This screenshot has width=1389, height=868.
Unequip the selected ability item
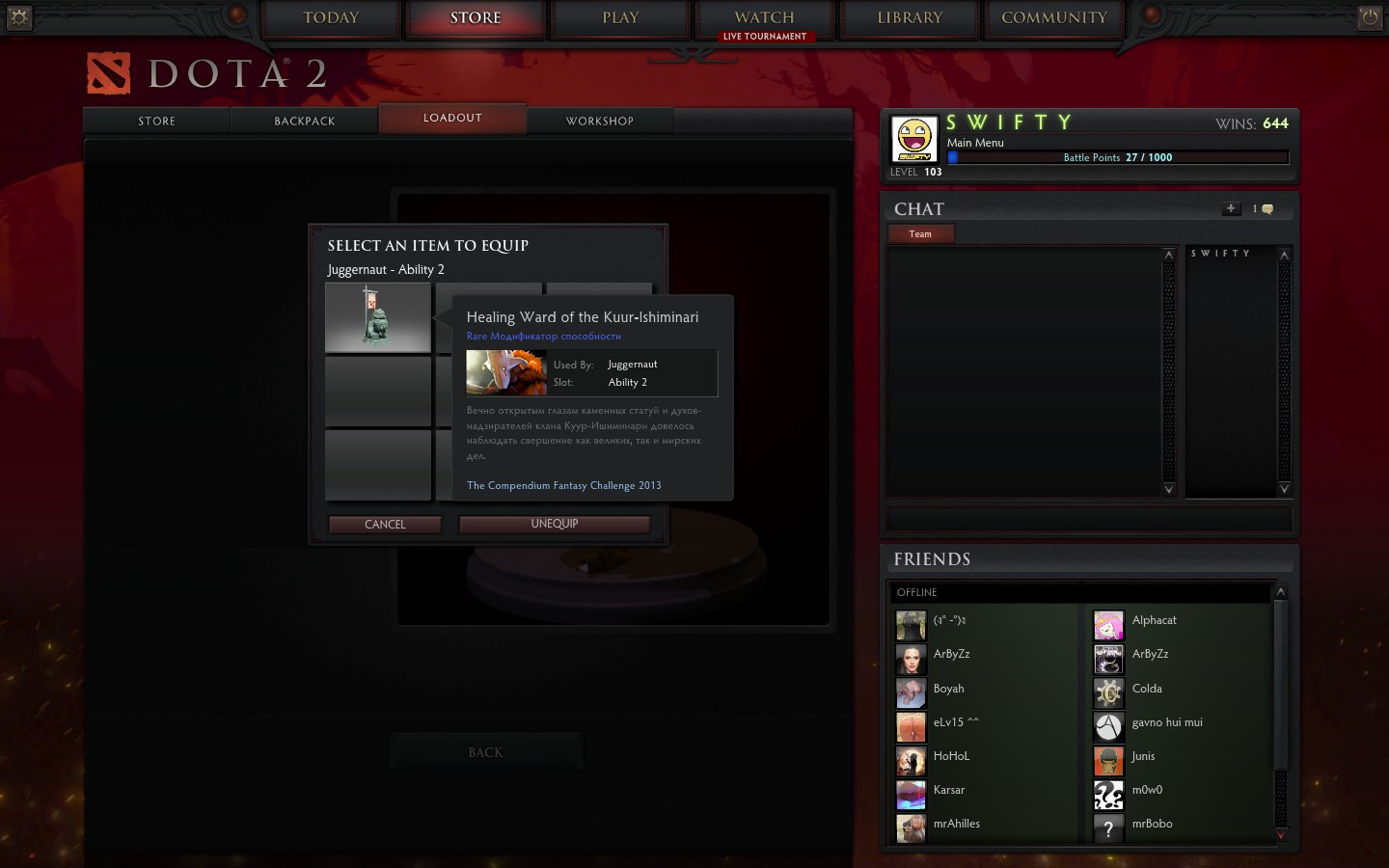pyautogui.click(x=555, y=524)
